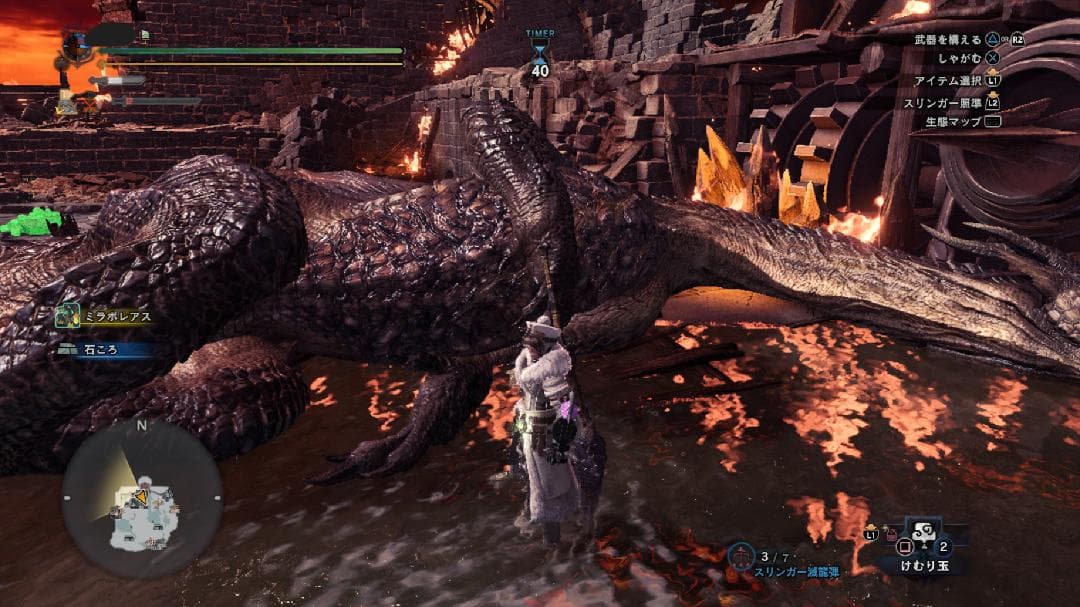Select the ミラボレアス target monster entry
The height and width of the screenshot is (607, 1080).
point(105,316)
